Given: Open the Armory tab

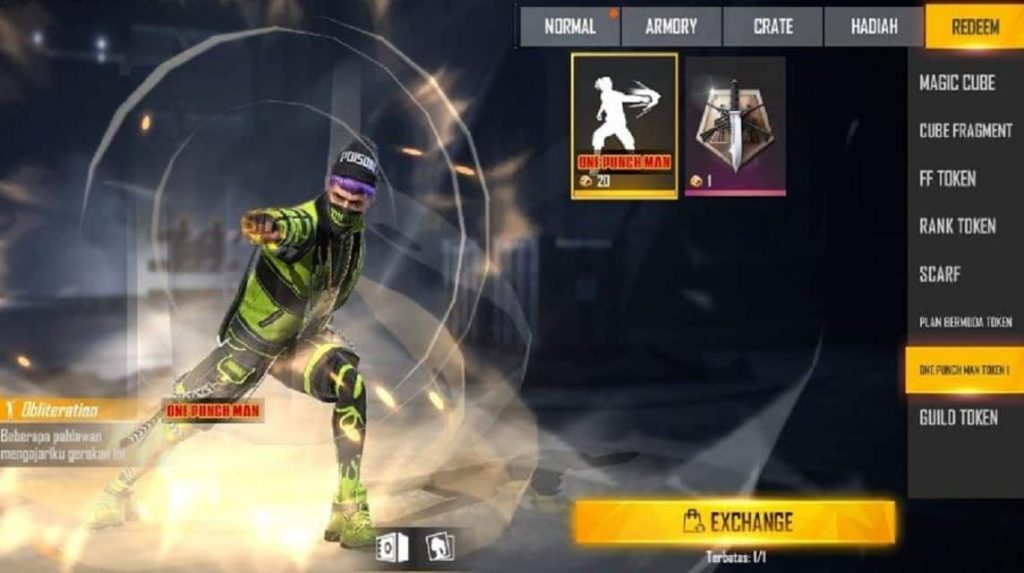Looking at the screenshot, I should [x=671, y=27].
